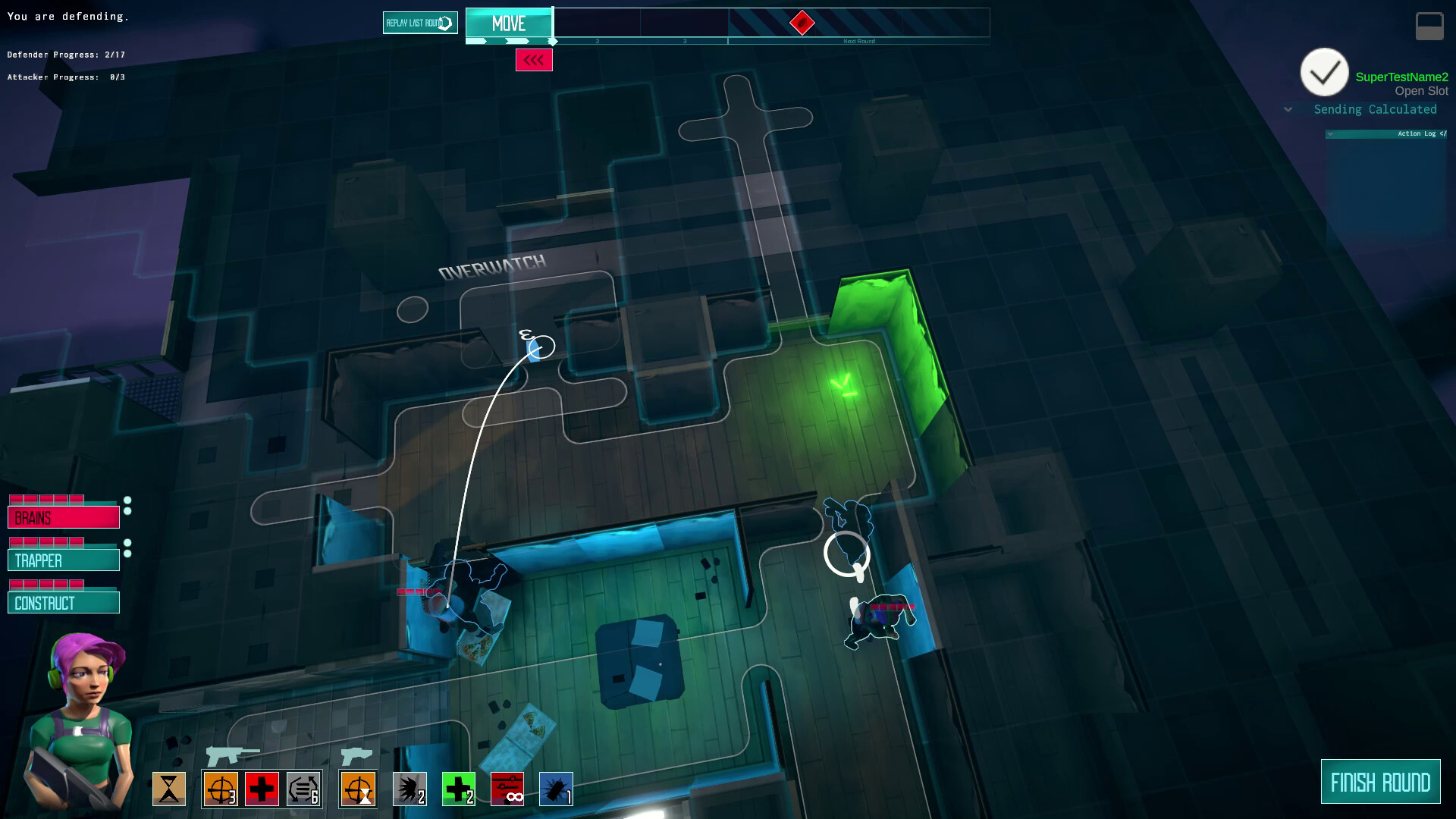Toggle the TRAPPER unit selection
This screenshot has height=819, width=1456.
tap(64, 560)
